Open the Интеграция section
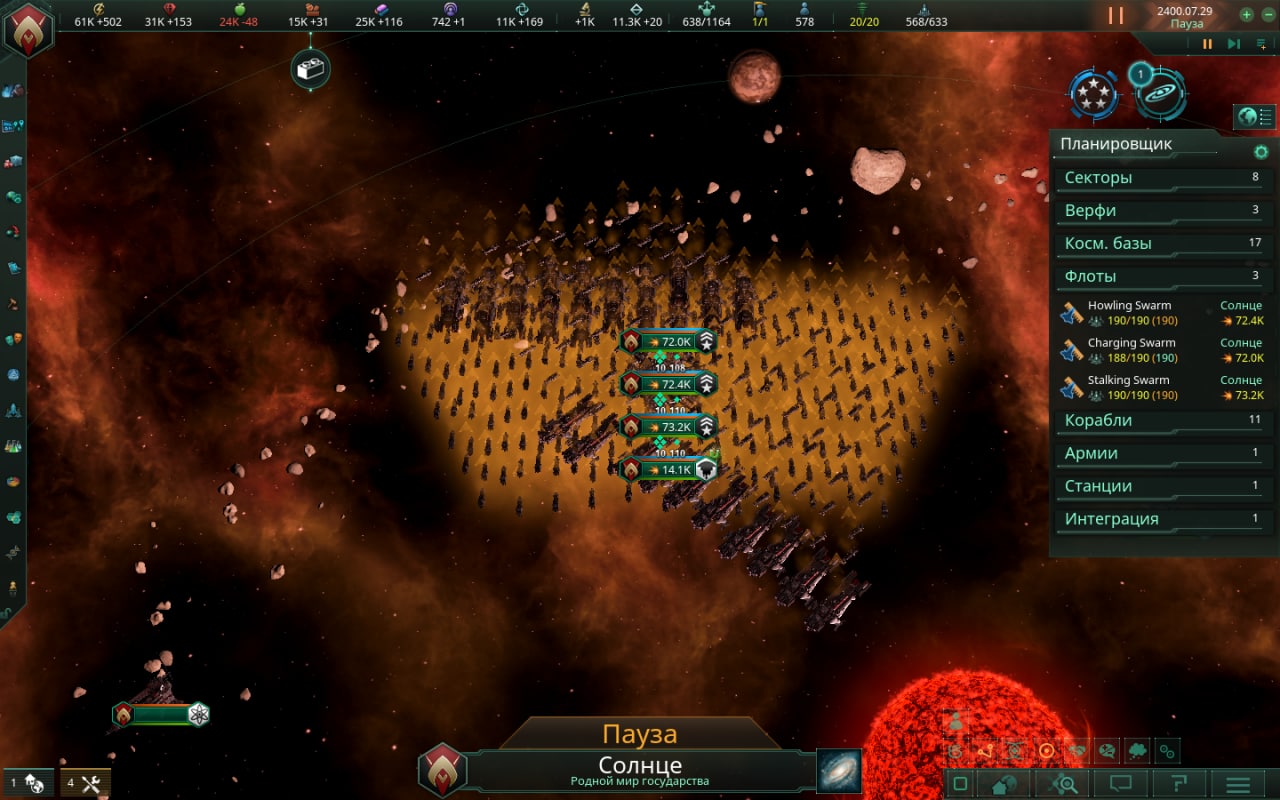The width and height of the screenshot is (1280, 800). pos(1160,519)
